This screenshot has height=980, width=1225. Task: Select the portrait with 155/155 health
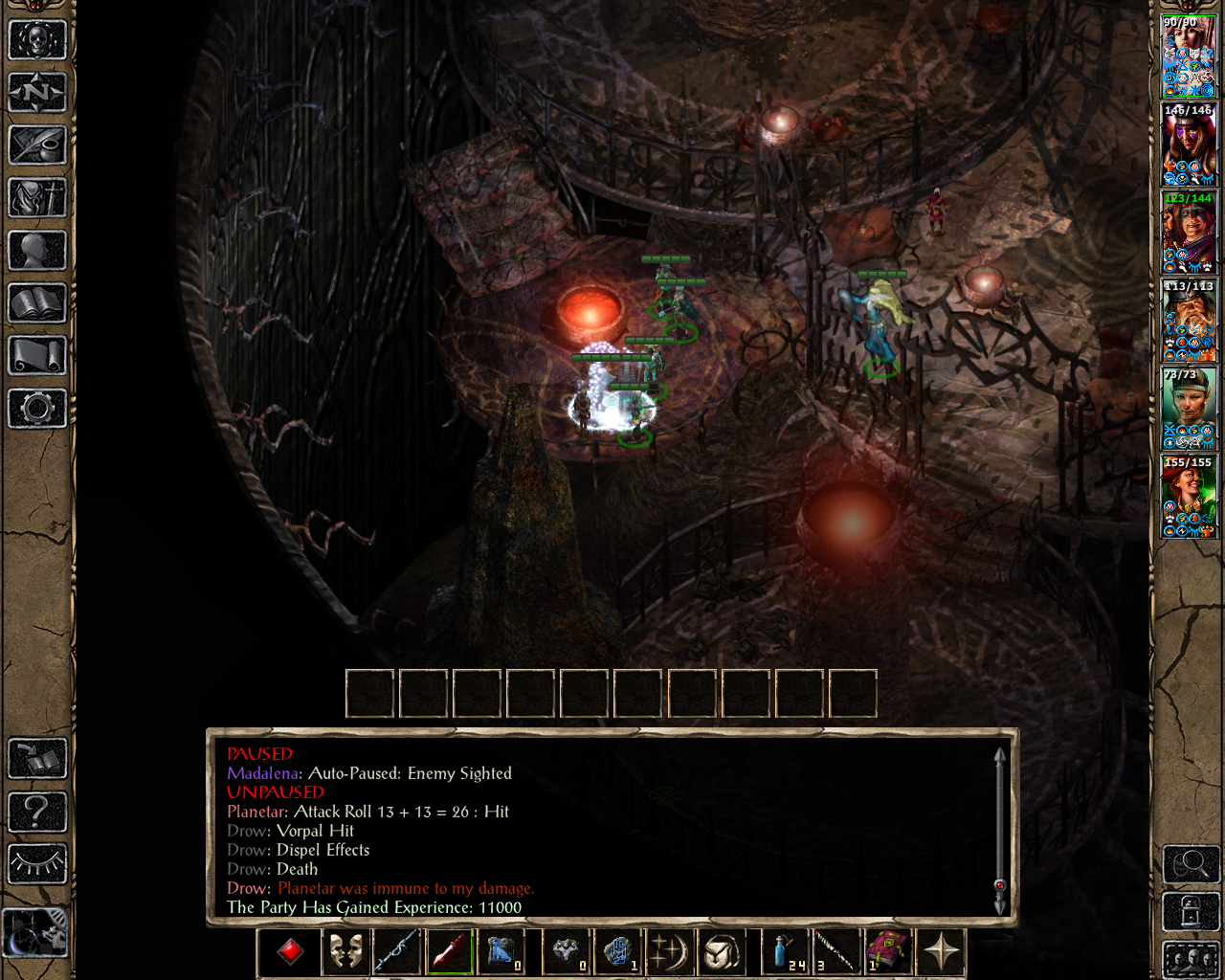(x=1189, y=497)
